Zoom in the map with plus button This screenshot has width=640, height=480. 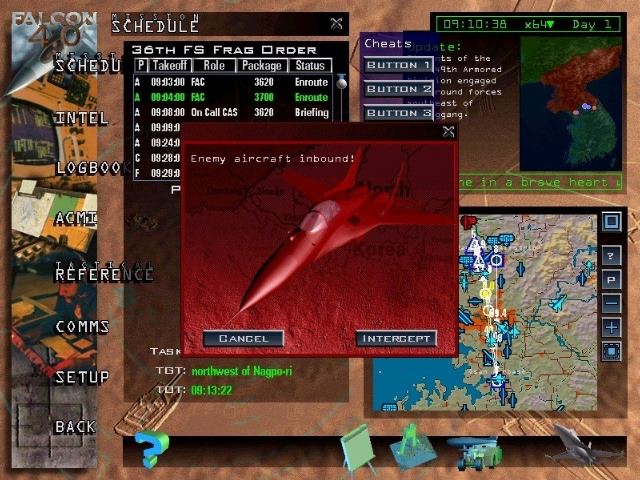(611, 327)
